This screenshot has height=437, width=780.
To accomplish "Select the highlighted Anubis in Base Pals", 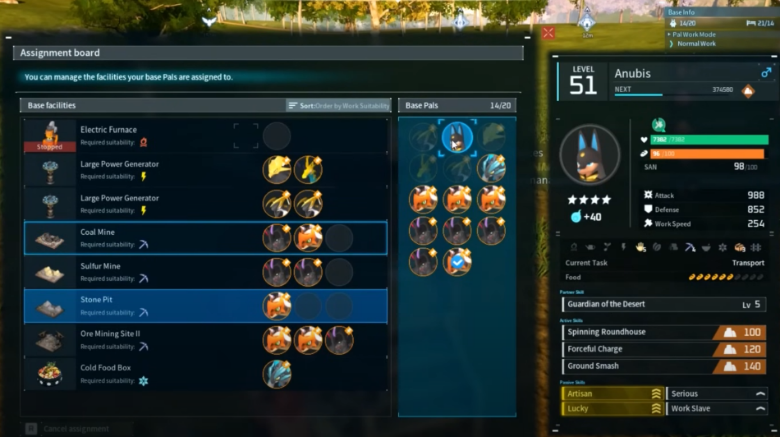I will 458,137.
